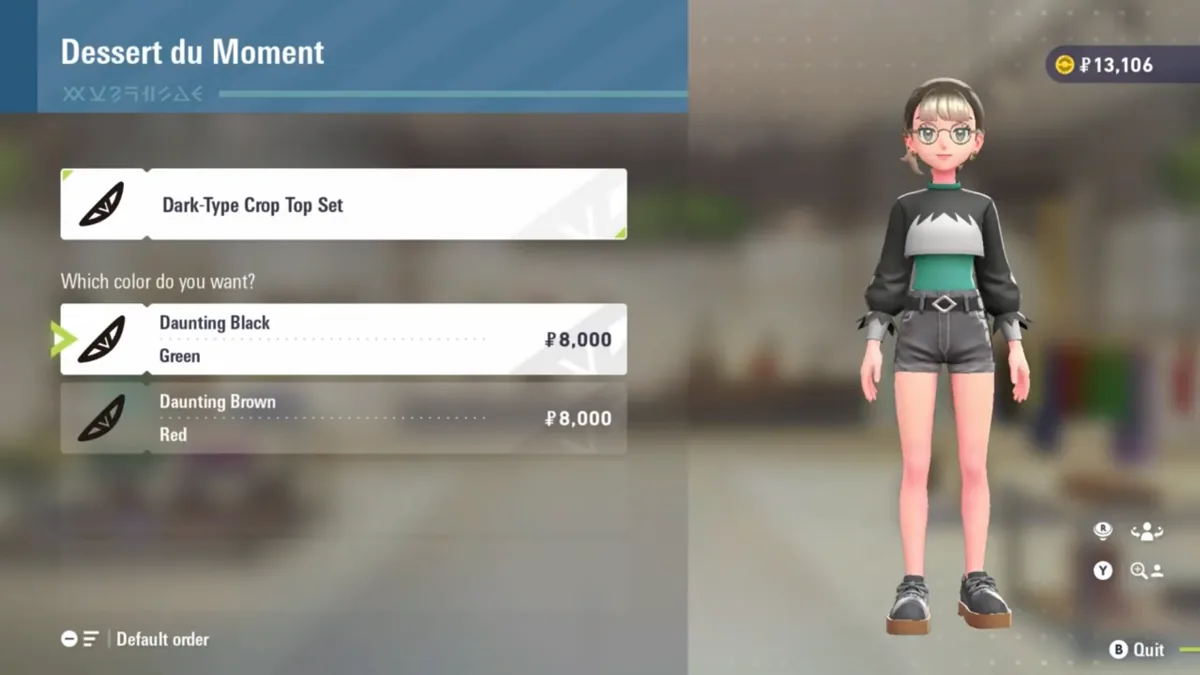Select the Dark-Type Crop Top Set item
Viewport: 1200px width, 675px height.
point(343,204)
